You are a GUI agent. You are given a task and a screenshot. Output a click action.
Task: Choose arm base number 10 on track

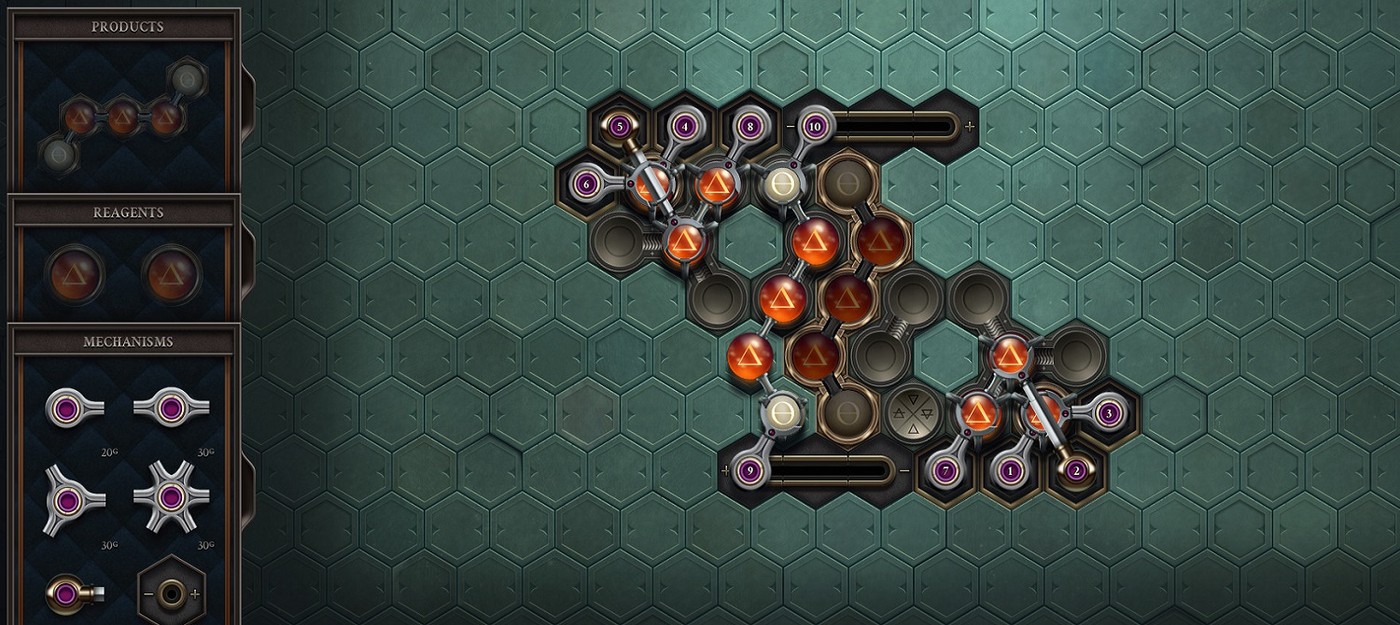click(x=815, y=127)
